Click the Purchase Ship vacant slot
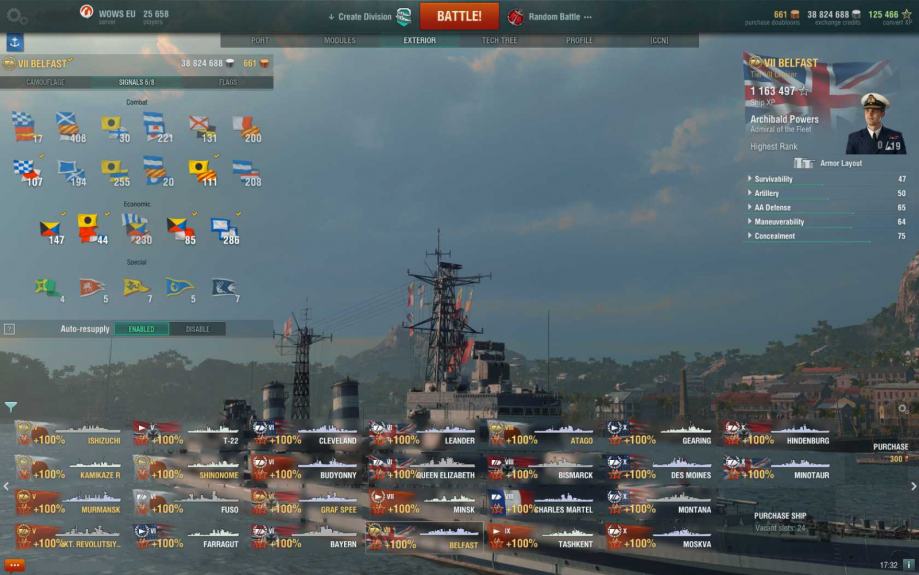 (x=780, y=521)
